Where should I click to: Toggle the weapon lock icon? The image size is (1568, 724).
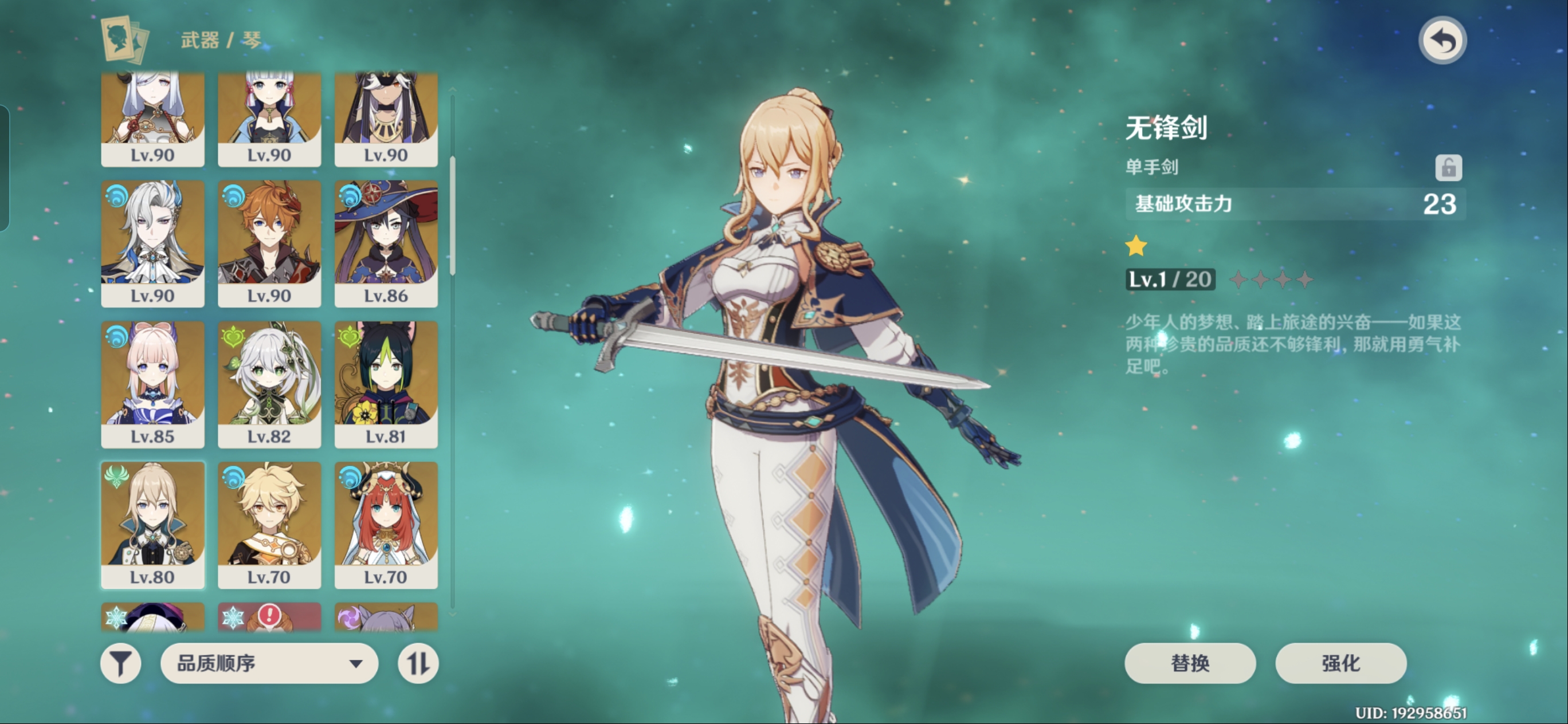[x=1448, y=167]
